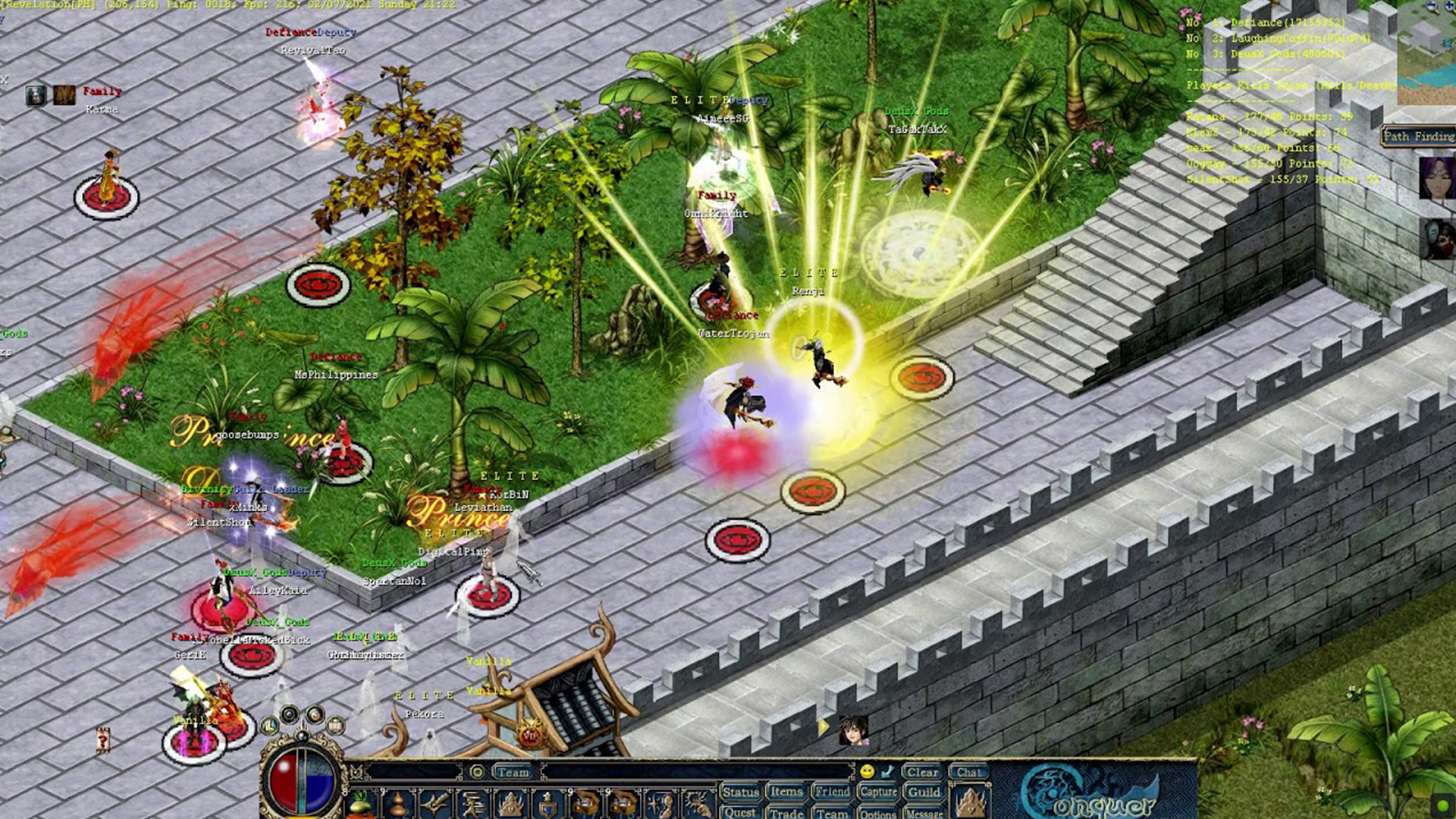Open the Options menu

pos(878,814)
